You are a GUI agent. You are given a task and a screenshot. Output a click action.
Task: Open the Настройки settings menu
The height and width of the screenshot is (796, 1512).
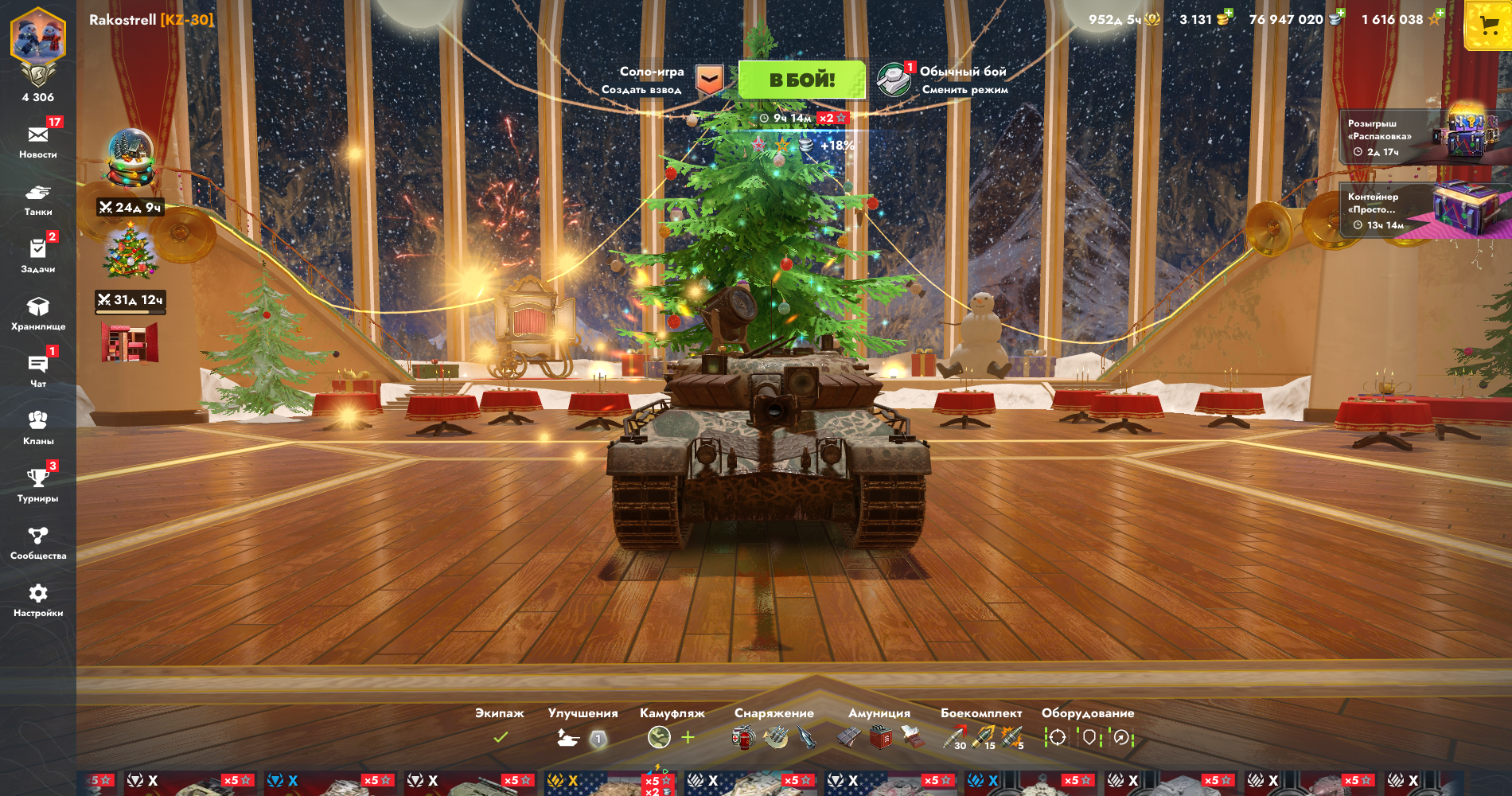(38, 599)
